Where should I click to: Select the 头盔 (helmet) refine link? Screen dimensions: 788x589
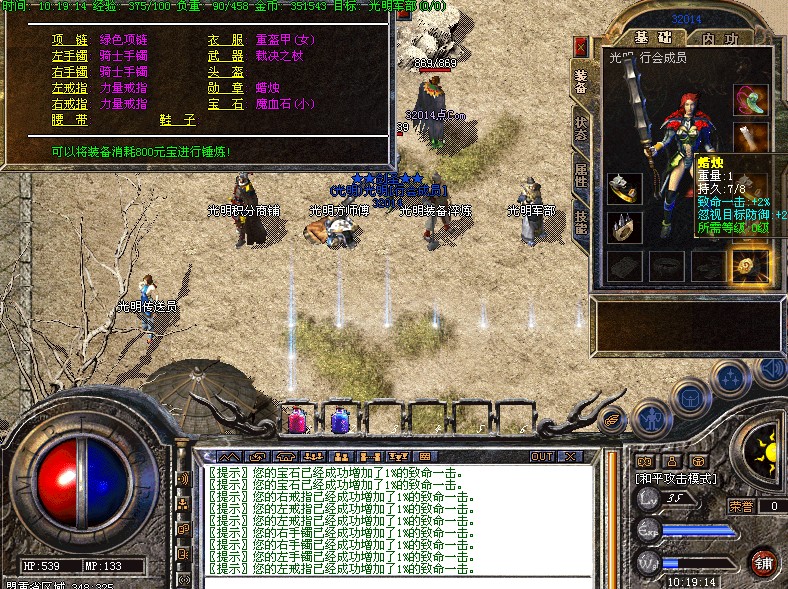pos(226,72)
